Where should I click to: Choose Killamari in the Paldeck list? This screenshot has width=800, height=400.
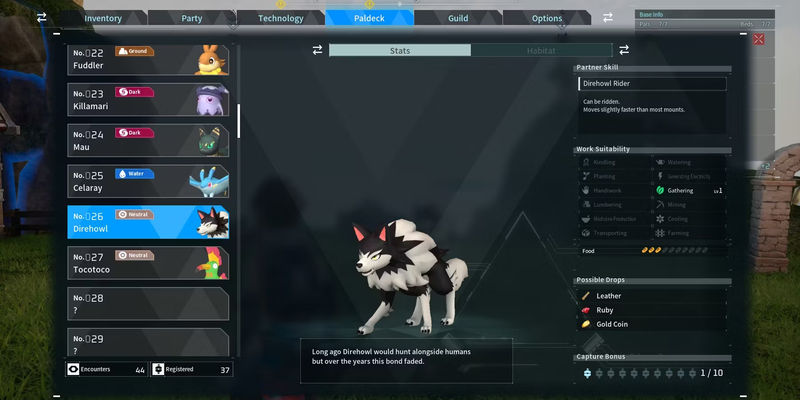[x=148, y=99]
